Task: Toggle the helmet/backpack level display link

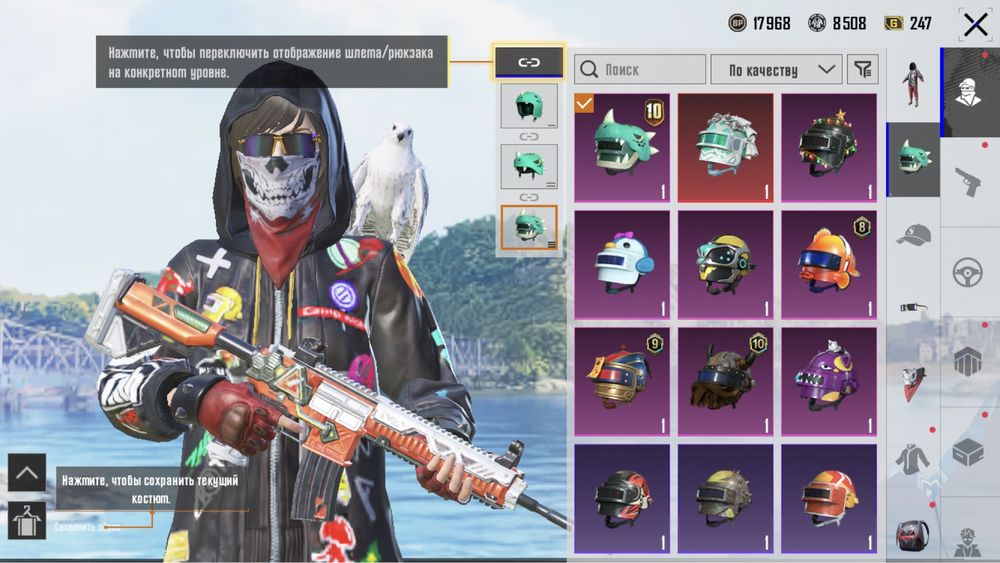Action: tap(528, 62)
